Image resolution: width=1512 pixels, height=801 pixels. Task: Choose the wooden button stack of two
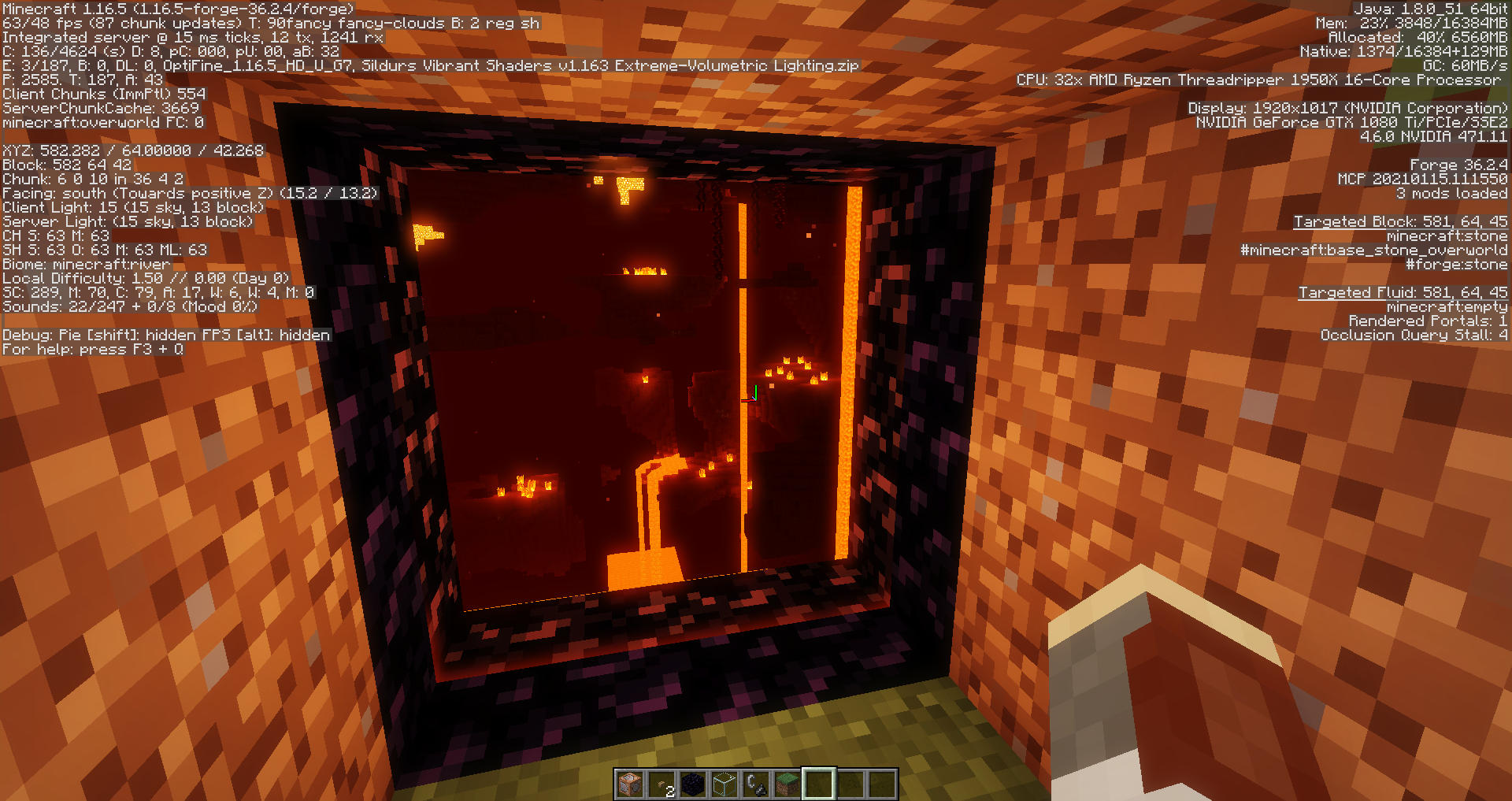coord(661,784)
